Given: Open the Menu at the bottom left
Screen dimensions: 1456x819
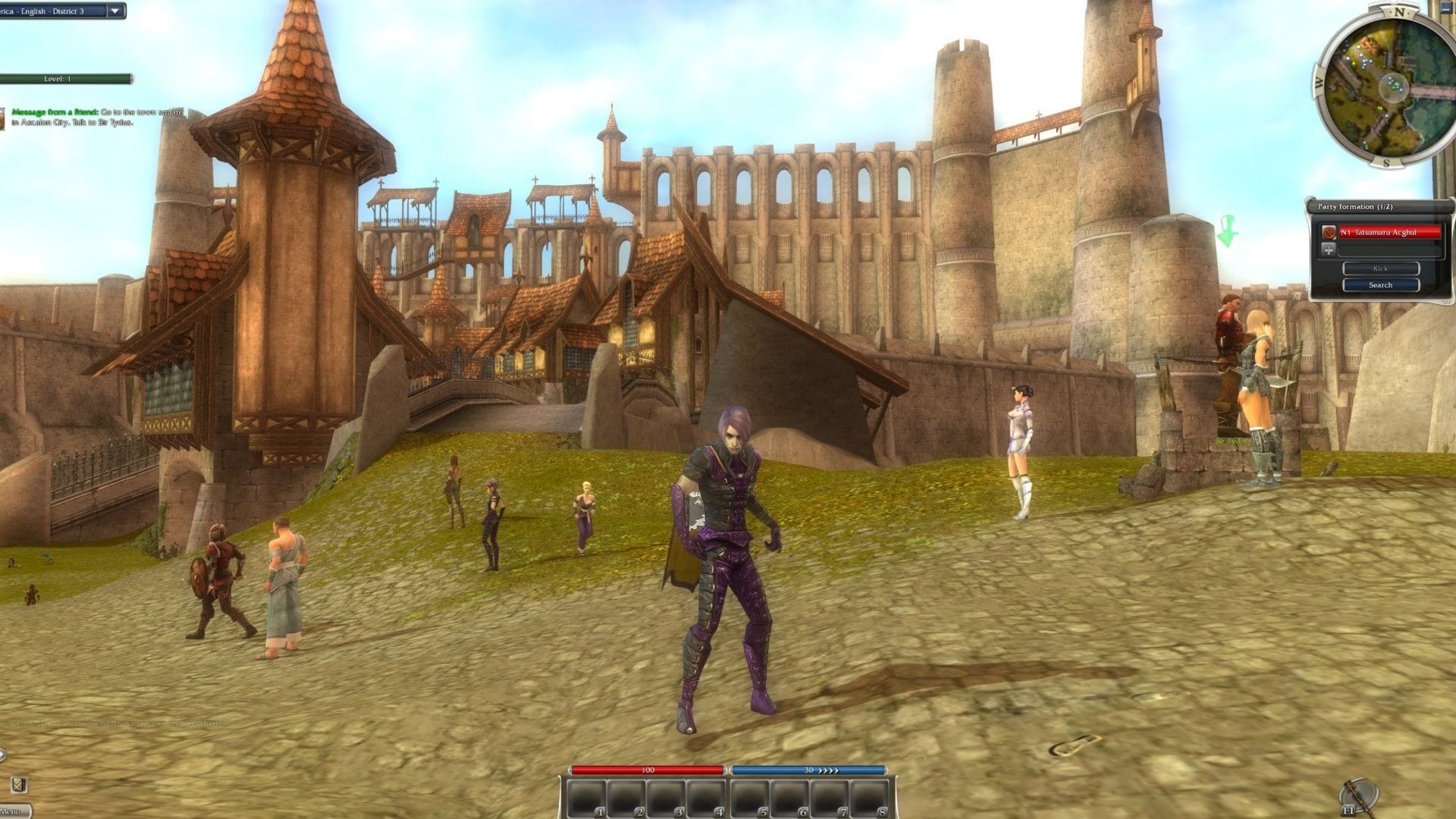Looking at the screenshot, I should [x=11, y=811].
